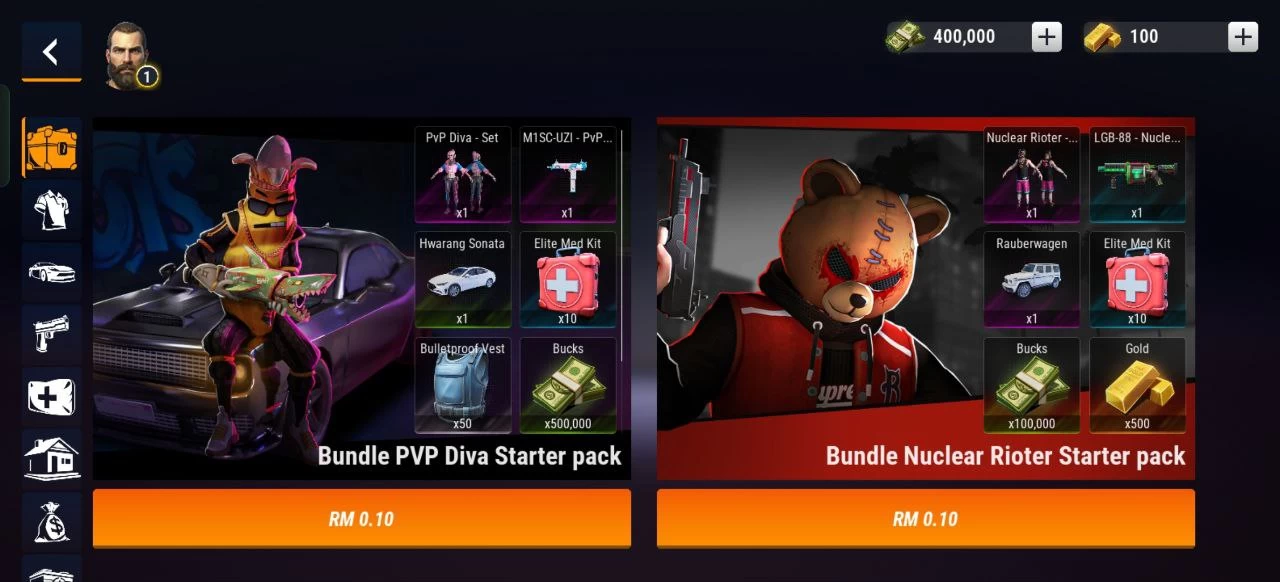View the Rauberwagen vehicle item
The height and width of the screenshot is (582, 1280).
(1031, 280)
